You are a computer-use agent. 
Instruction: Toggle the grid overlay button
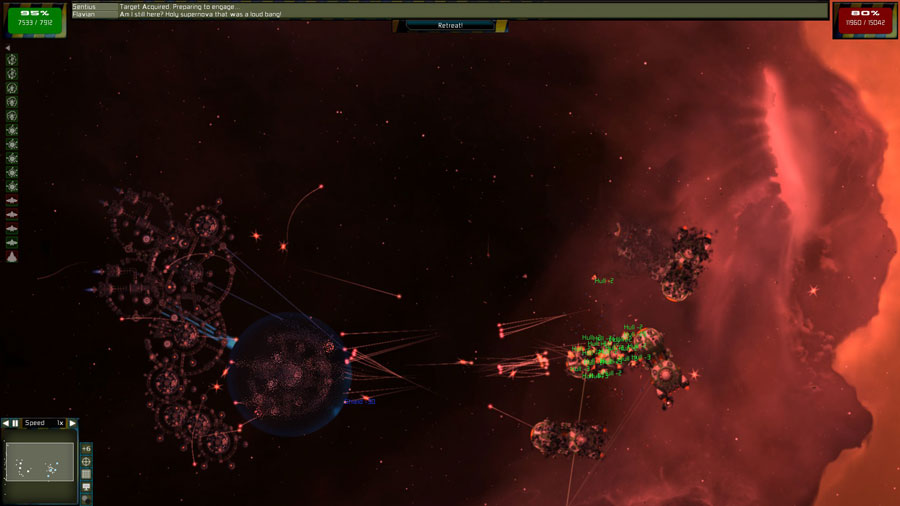point(86,474)
